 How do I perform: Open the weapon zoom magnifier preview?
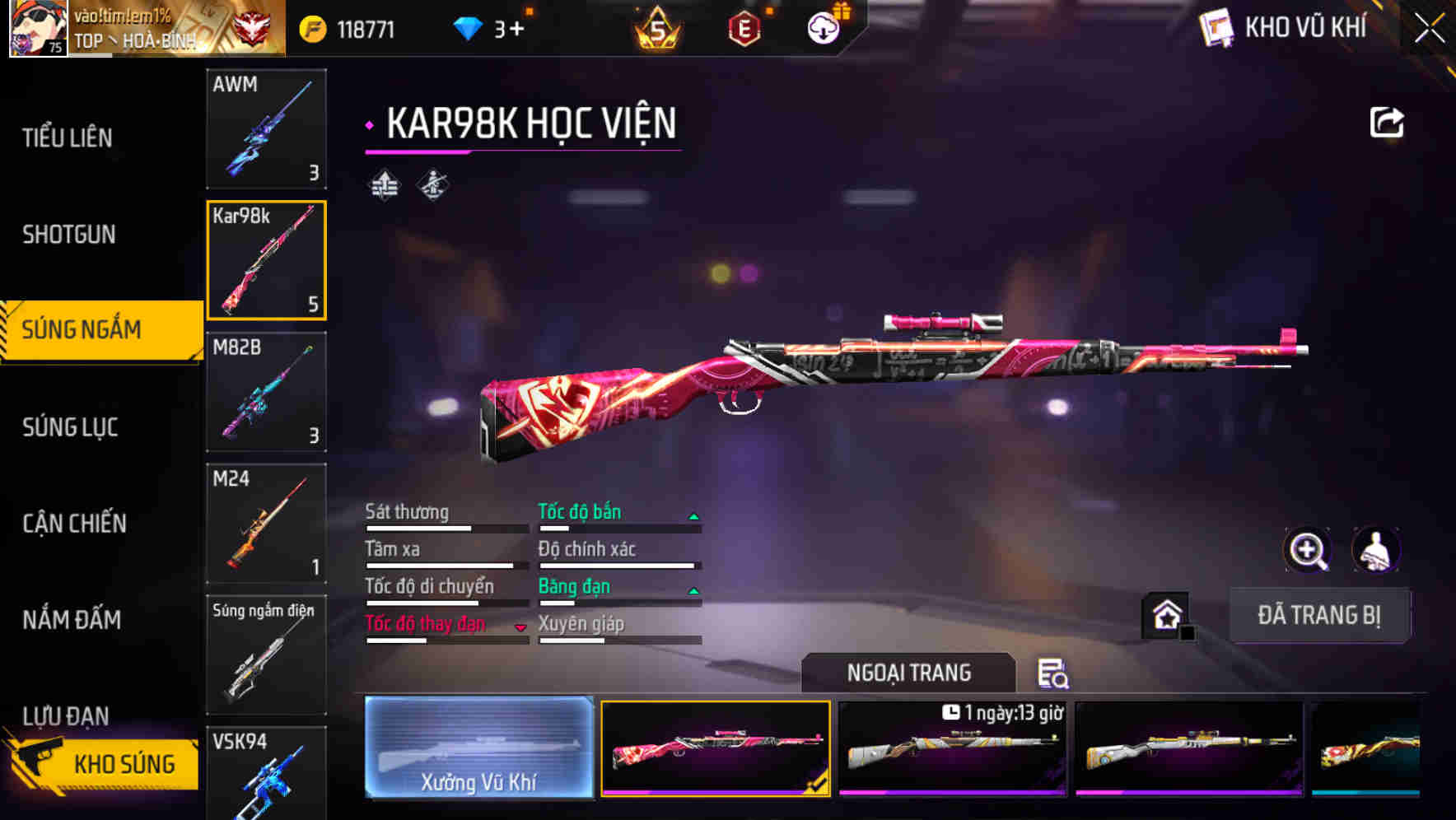point(1307,550)
